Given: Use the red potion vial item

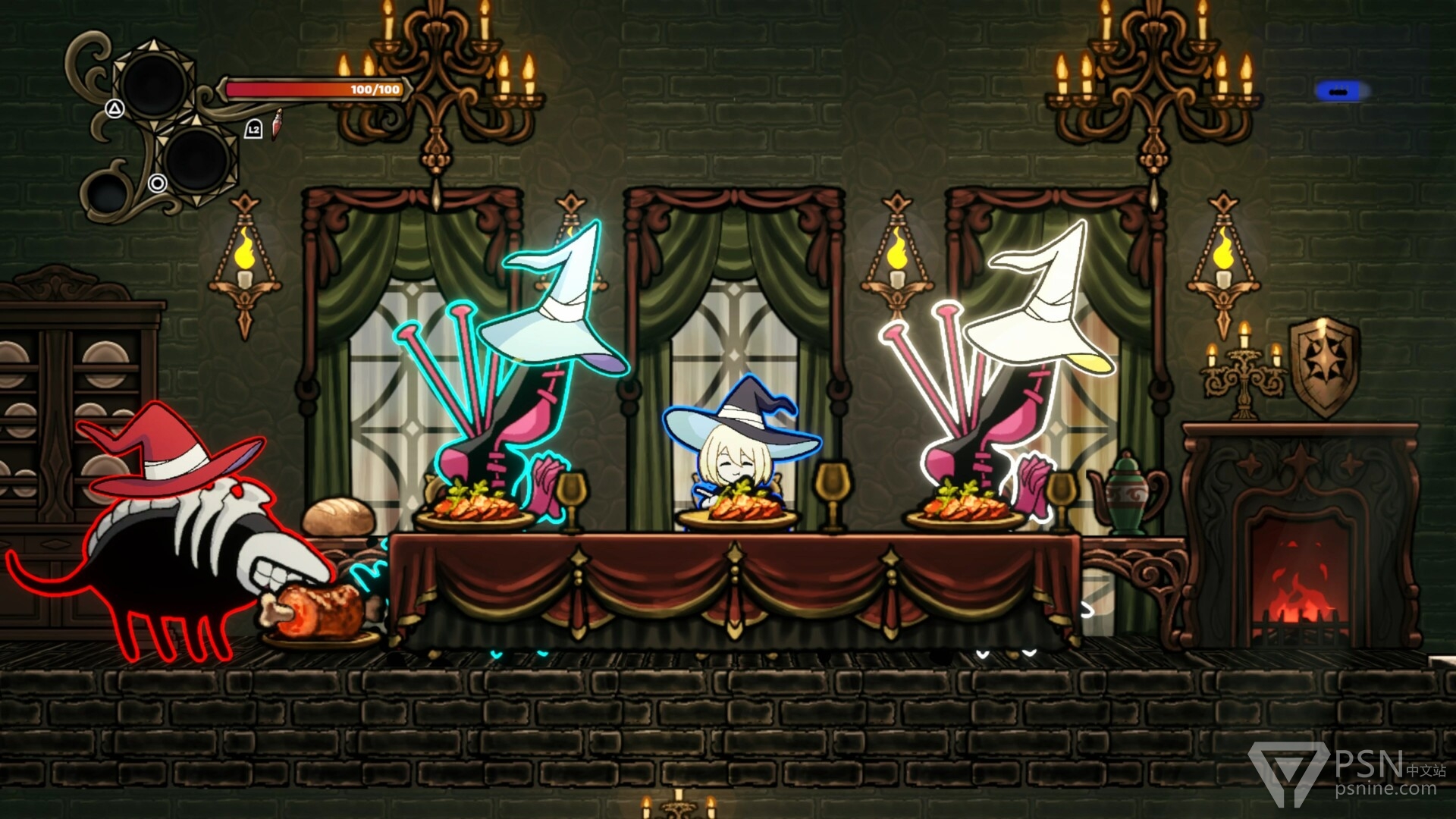Looking at the screenshot, I should (278, 124).
